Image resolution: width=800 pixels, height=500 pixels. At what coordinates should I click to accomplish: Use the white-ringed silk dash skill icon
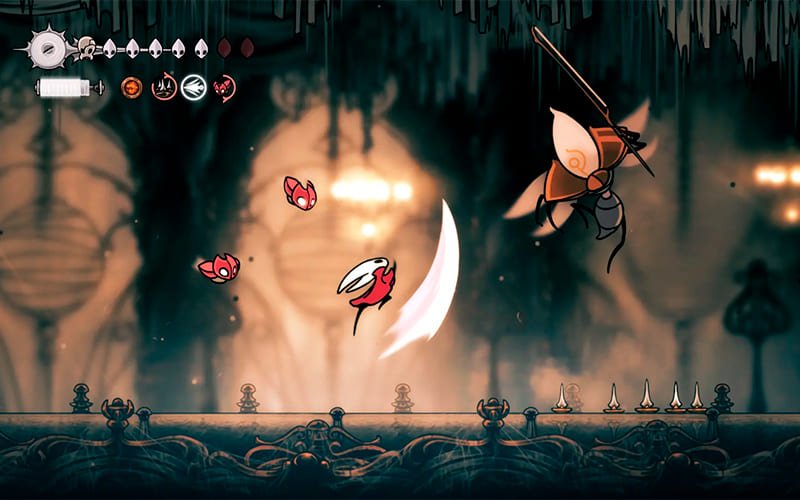[194, 88]
